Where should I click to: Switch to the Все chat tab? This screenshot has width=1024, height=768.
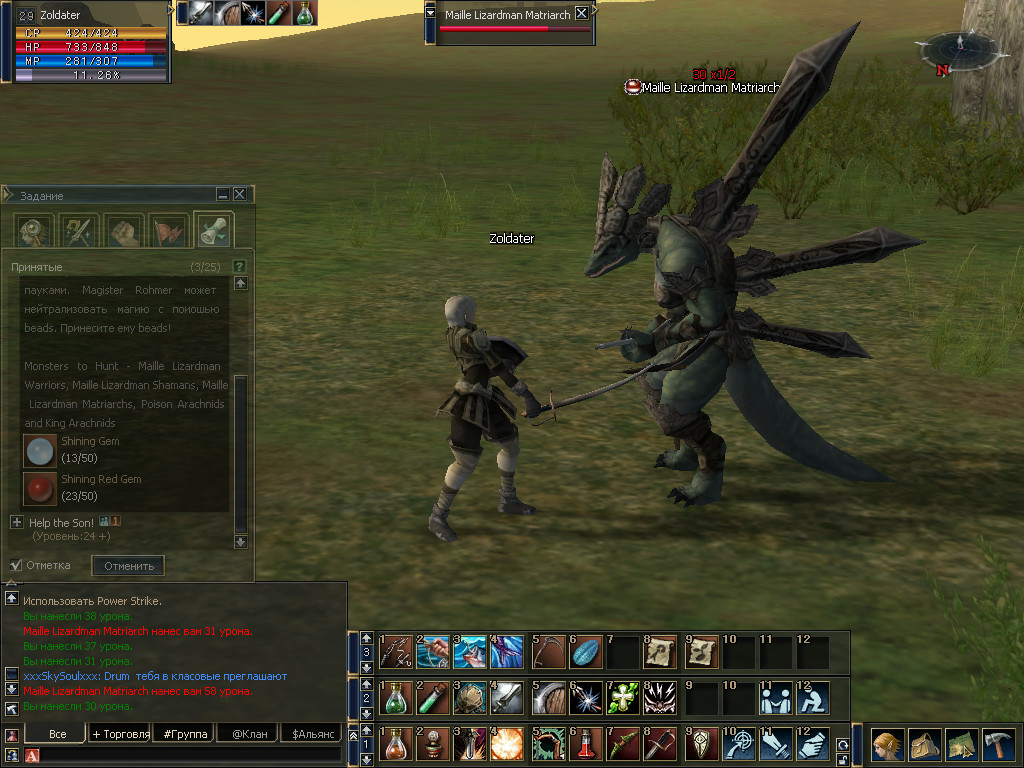coord(57,734)
